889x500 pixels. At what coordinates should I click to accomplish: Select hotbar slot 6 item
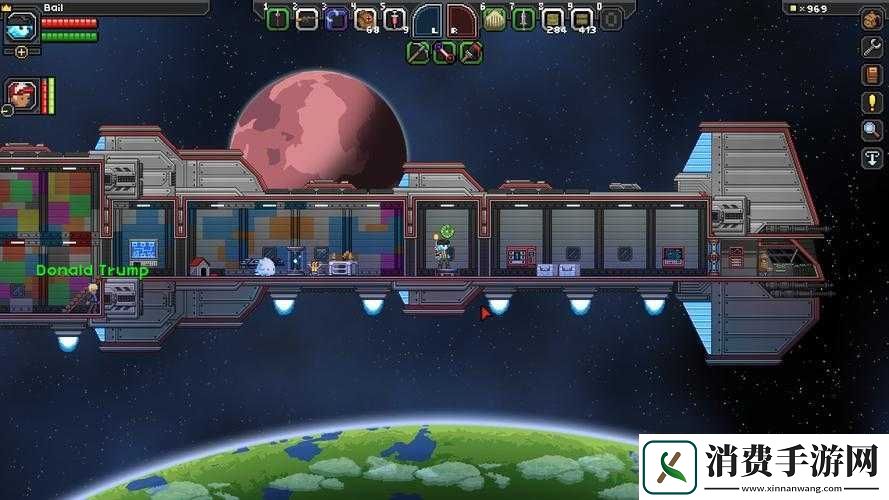tap(494, 19)
